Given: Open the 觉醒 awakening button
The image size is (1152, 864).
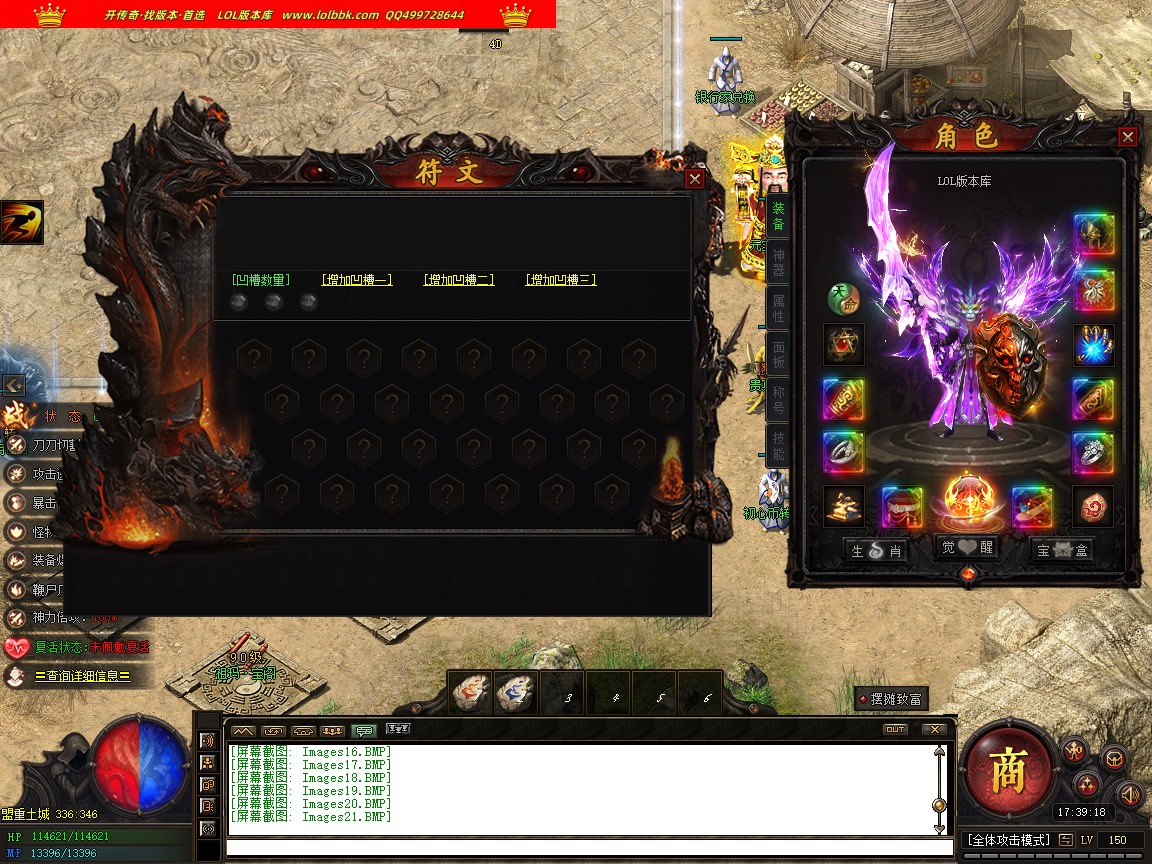Looking at the screenshot, I should pos(968,548).
